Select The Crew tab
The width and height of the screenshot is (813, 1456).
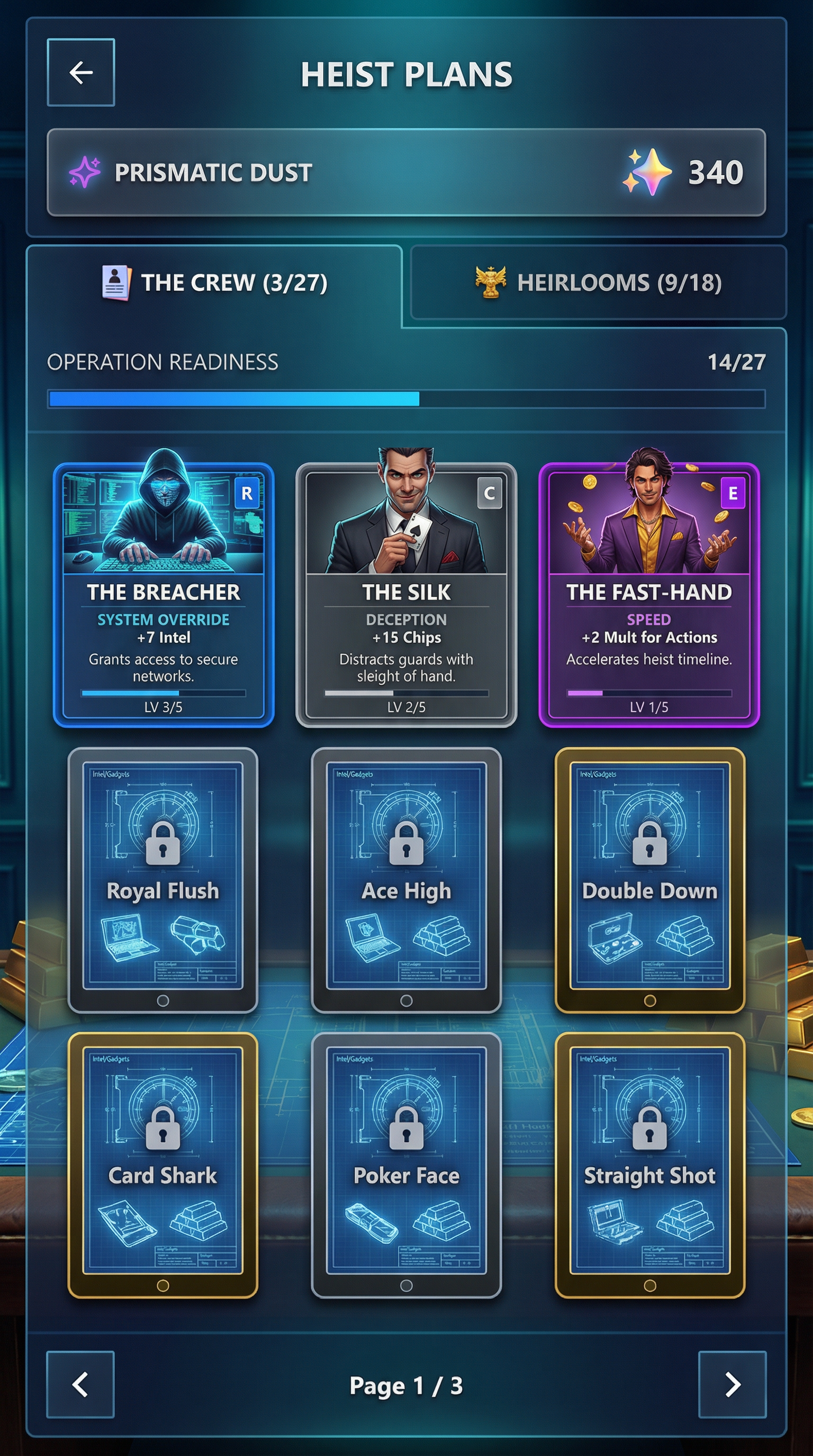(x=214, y=283)
